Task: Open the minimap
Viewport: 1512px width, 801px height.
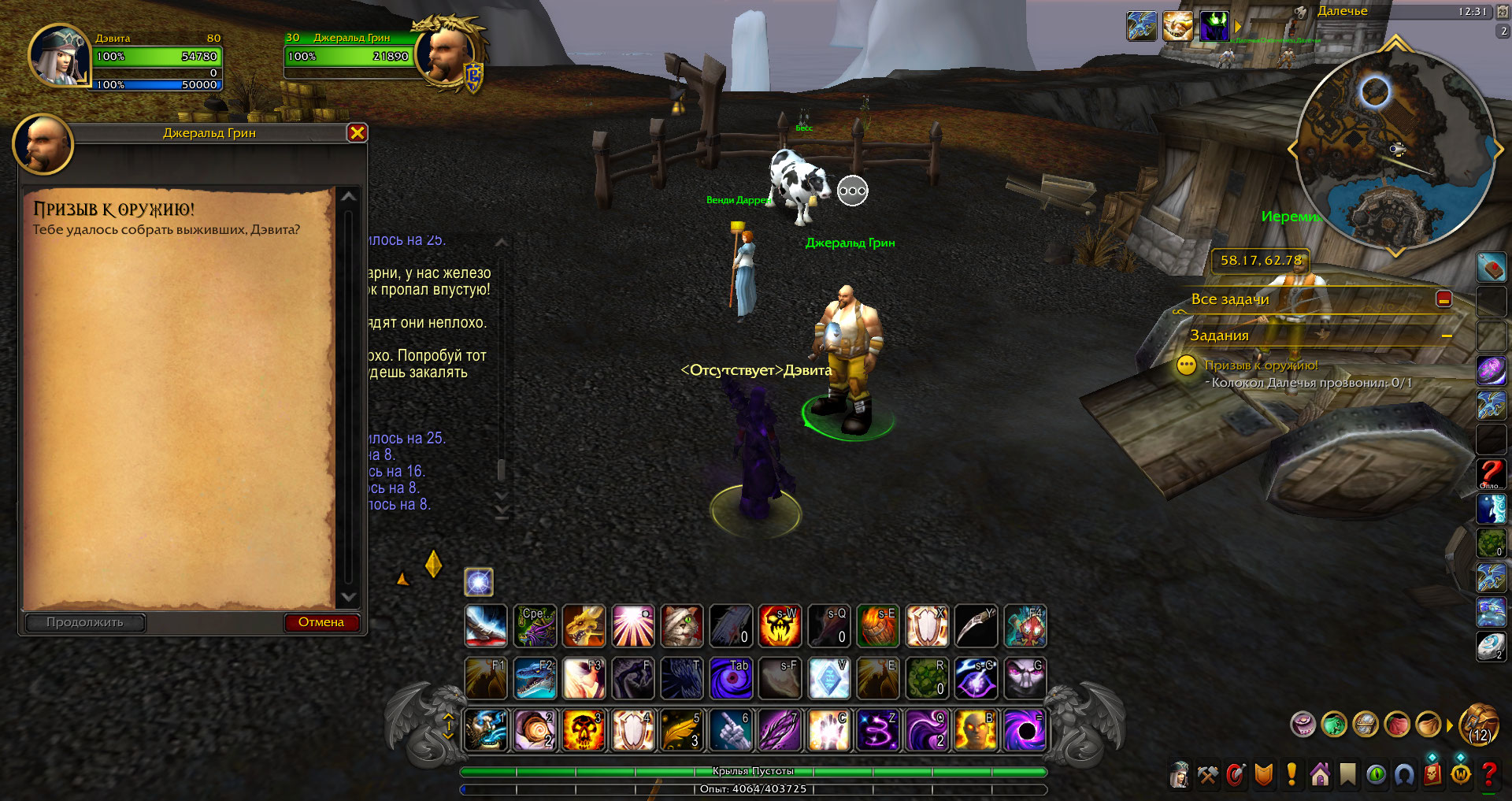Action: click(x=1395, y=150)
